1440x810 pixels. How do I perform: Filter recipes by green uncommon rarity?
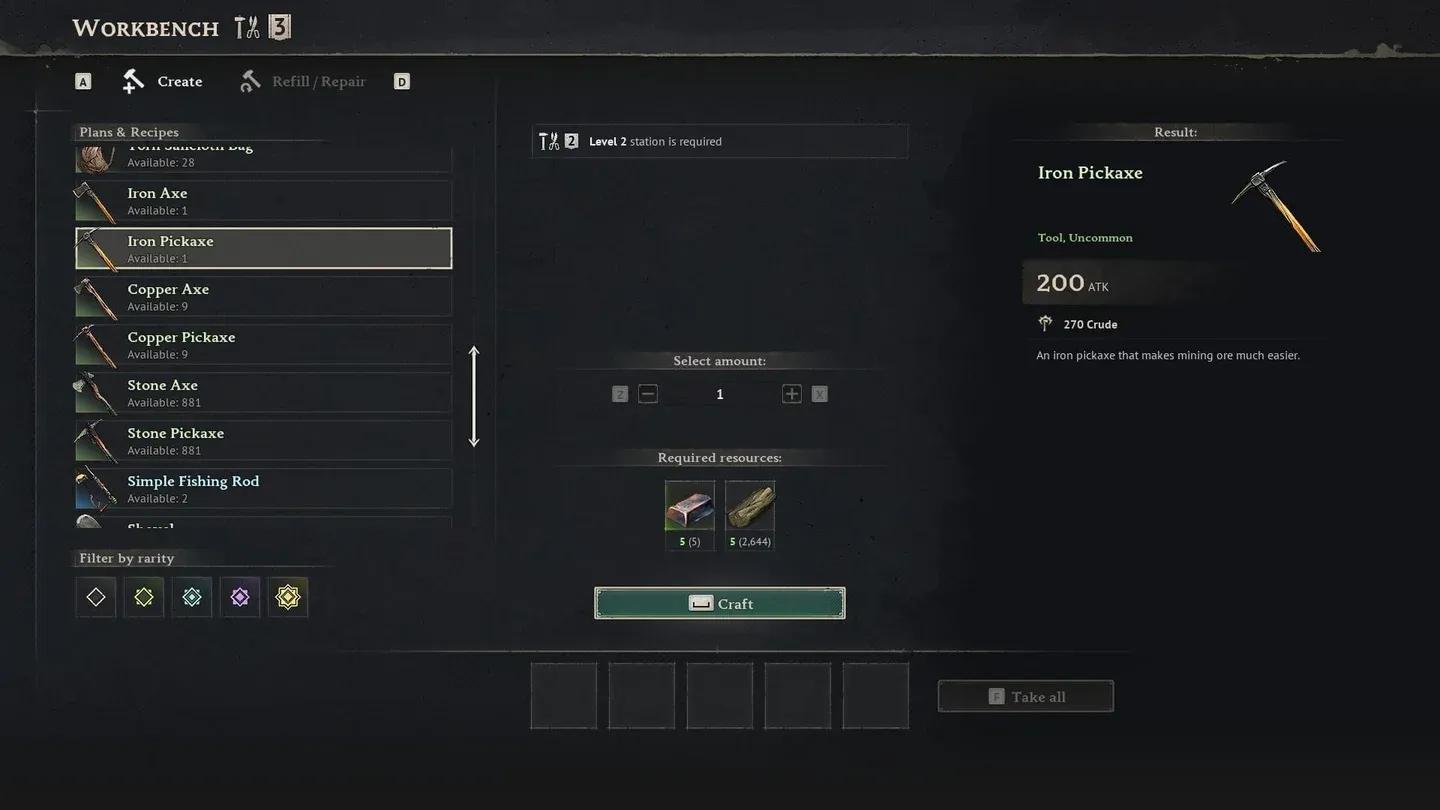(144, 597)
